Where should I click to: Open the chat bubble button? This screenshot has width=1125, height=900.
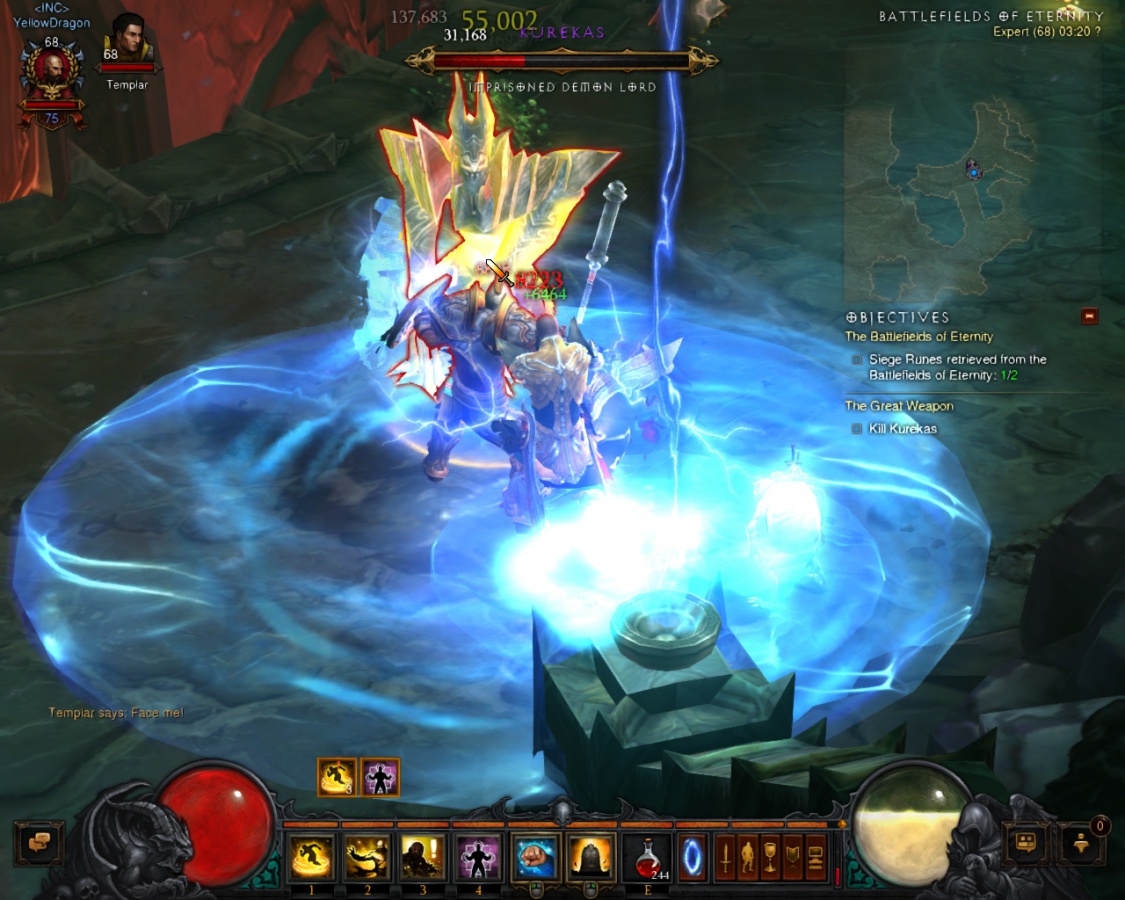tap(39, 843)
